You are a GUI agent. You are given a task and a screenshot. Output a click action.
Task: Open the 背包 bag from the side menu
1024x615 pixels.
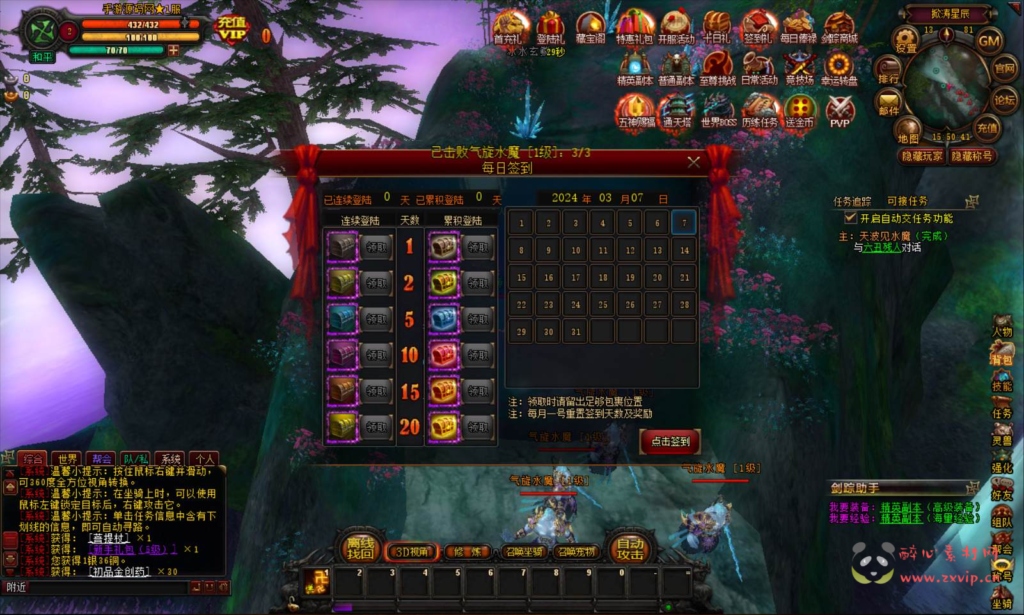tap(1001, 357)
